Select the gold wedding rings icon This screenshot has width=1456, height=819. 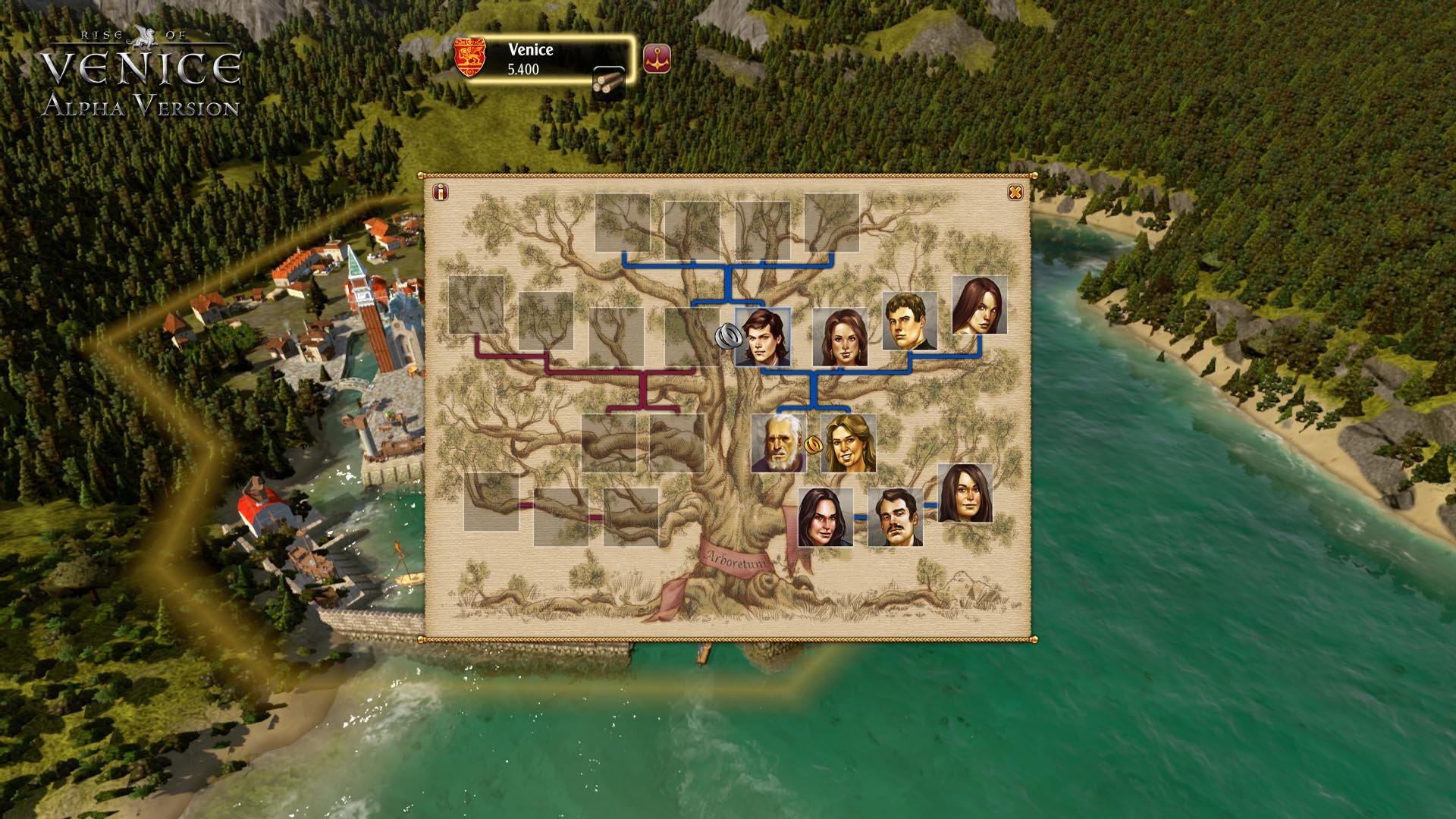pyautogui.click(x=814, y=444)
